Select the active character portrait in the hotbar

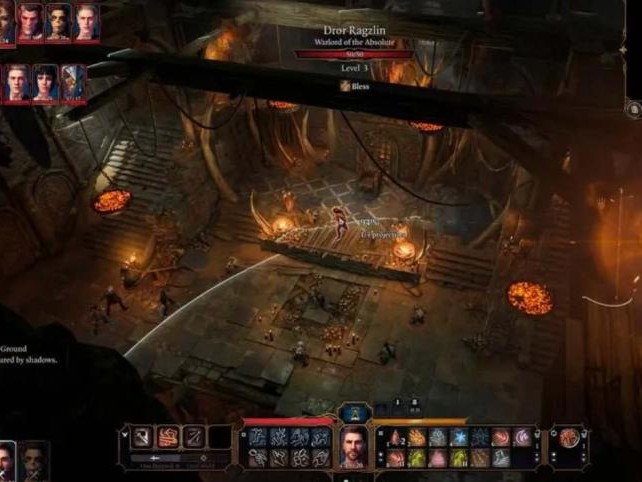click(354, 446)
